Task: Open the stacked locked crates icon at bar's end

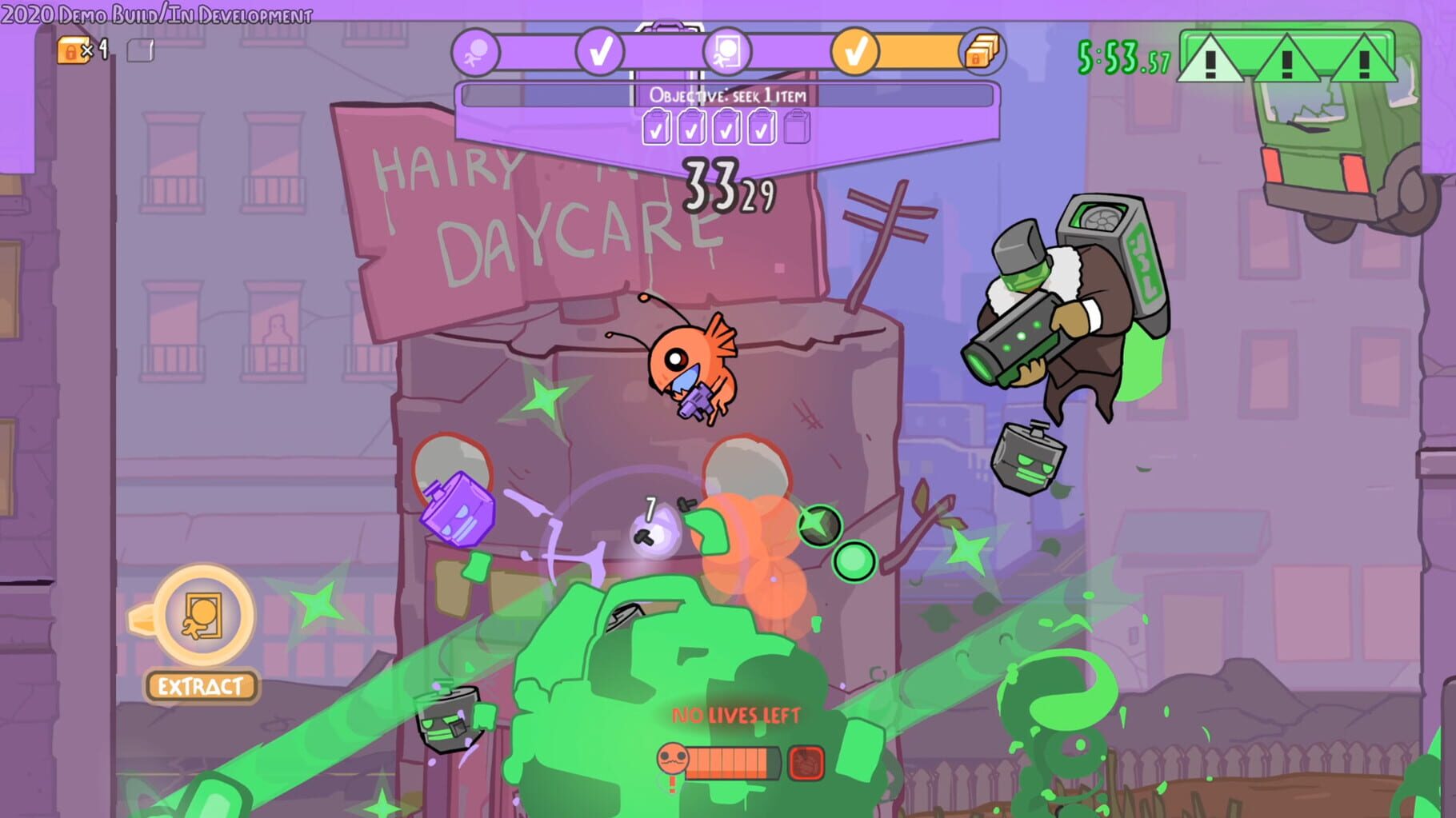Action: 982,50
